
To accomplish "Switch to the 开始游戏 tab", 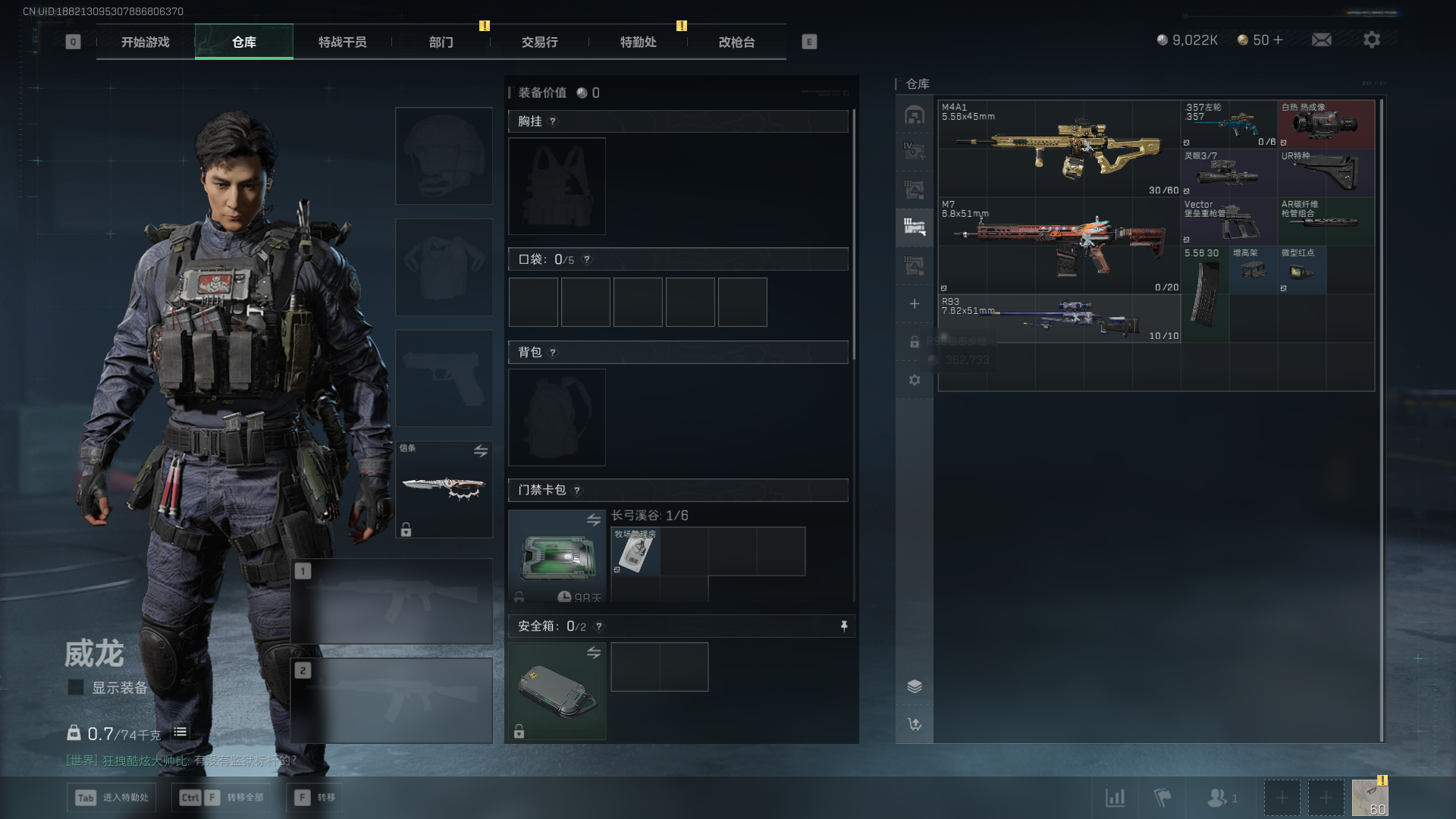I will (x=145, y=42).
